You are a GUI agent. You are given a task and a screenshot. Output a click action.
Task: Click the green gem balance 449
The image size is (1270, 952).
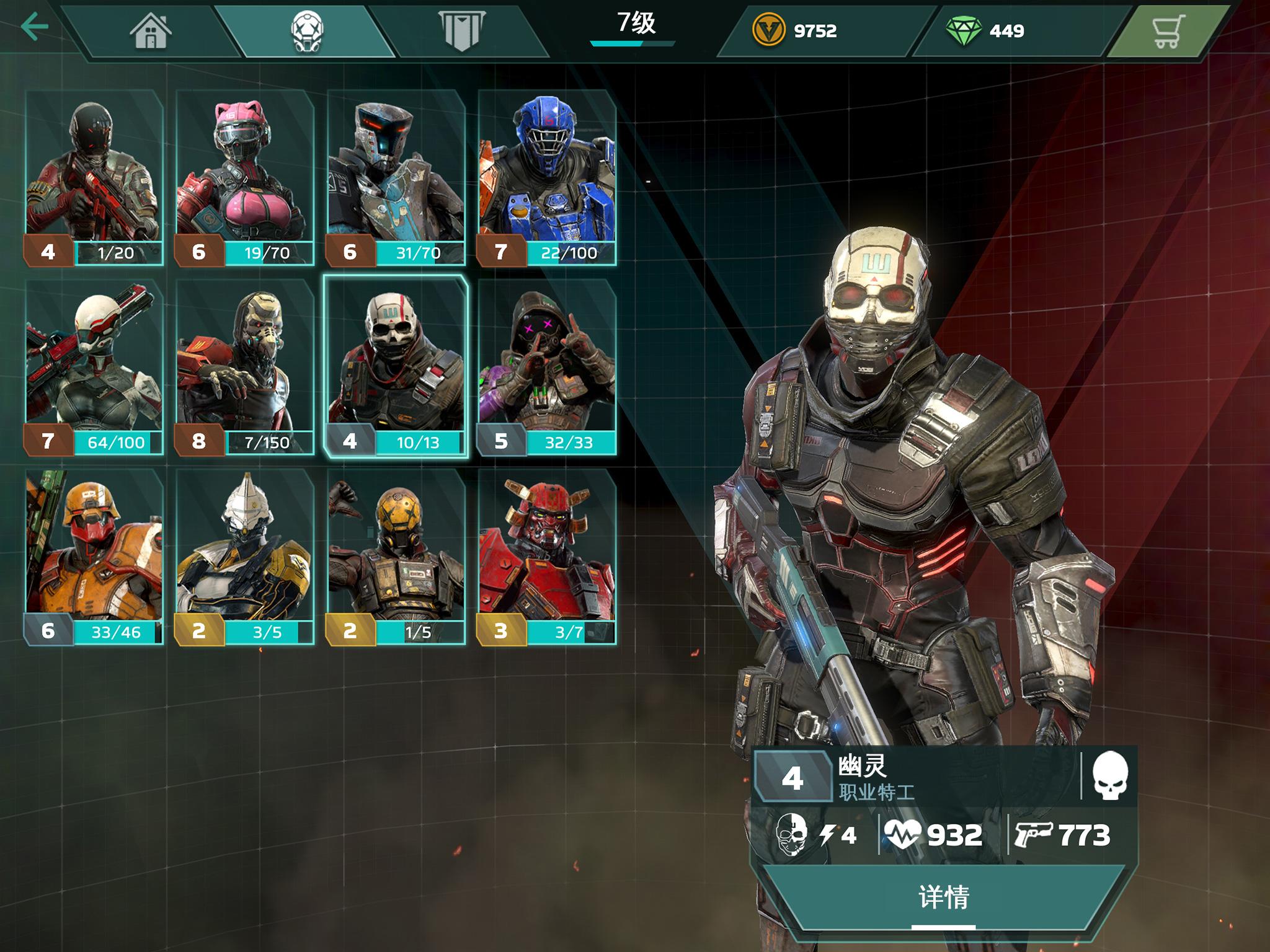pyautogui.click(x=987, y=30)
